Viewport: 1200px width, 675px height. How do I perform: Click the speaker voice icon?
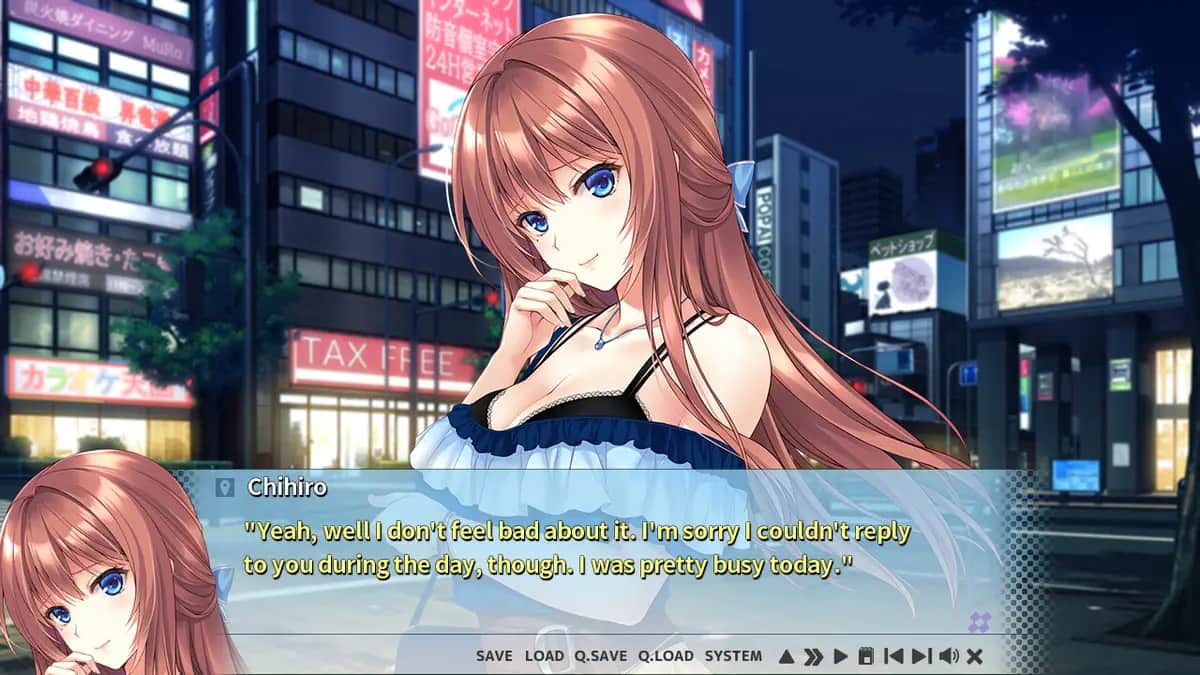pyautogui.click(x=948, y=656)
